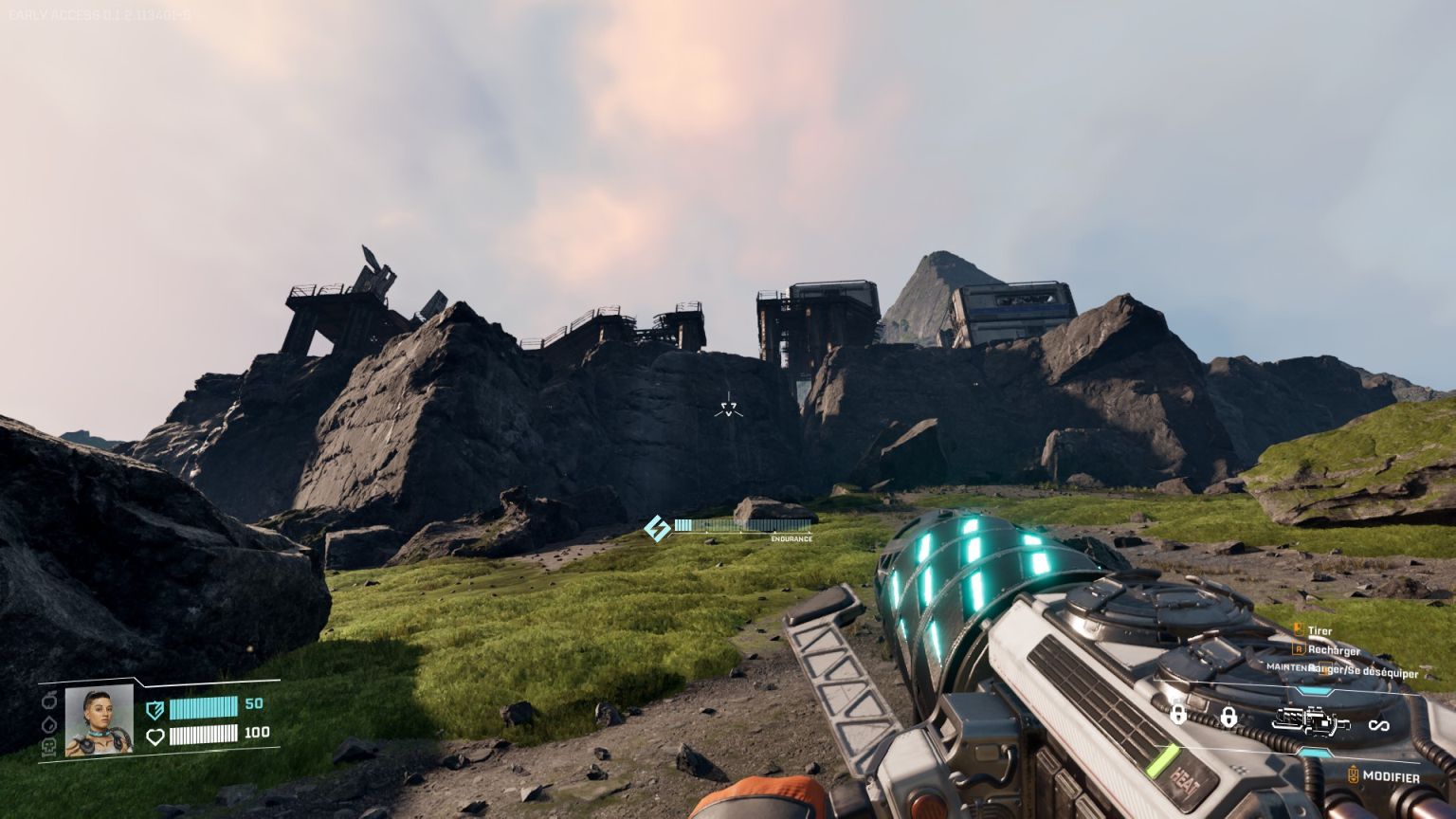Select the apple hunger status icon
Image resolution: width=1456 pixels, height=819 pixels.
[x=50, y=701]
